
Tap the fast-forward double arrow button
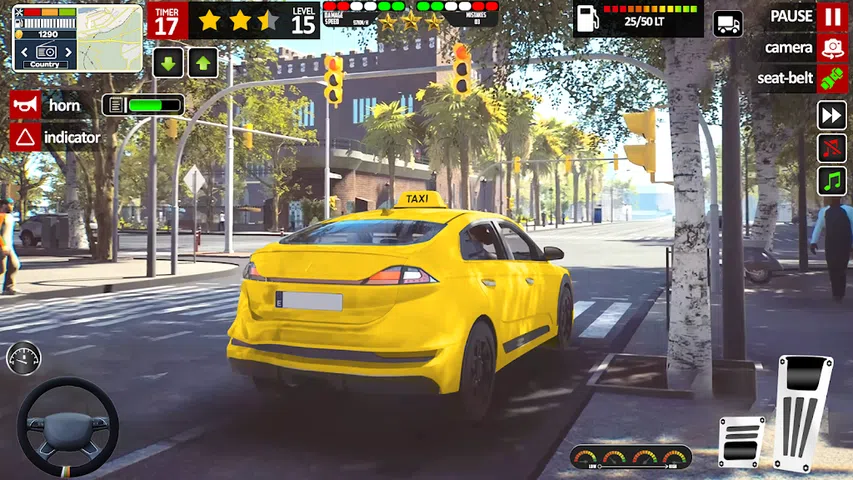click(831, 115)
